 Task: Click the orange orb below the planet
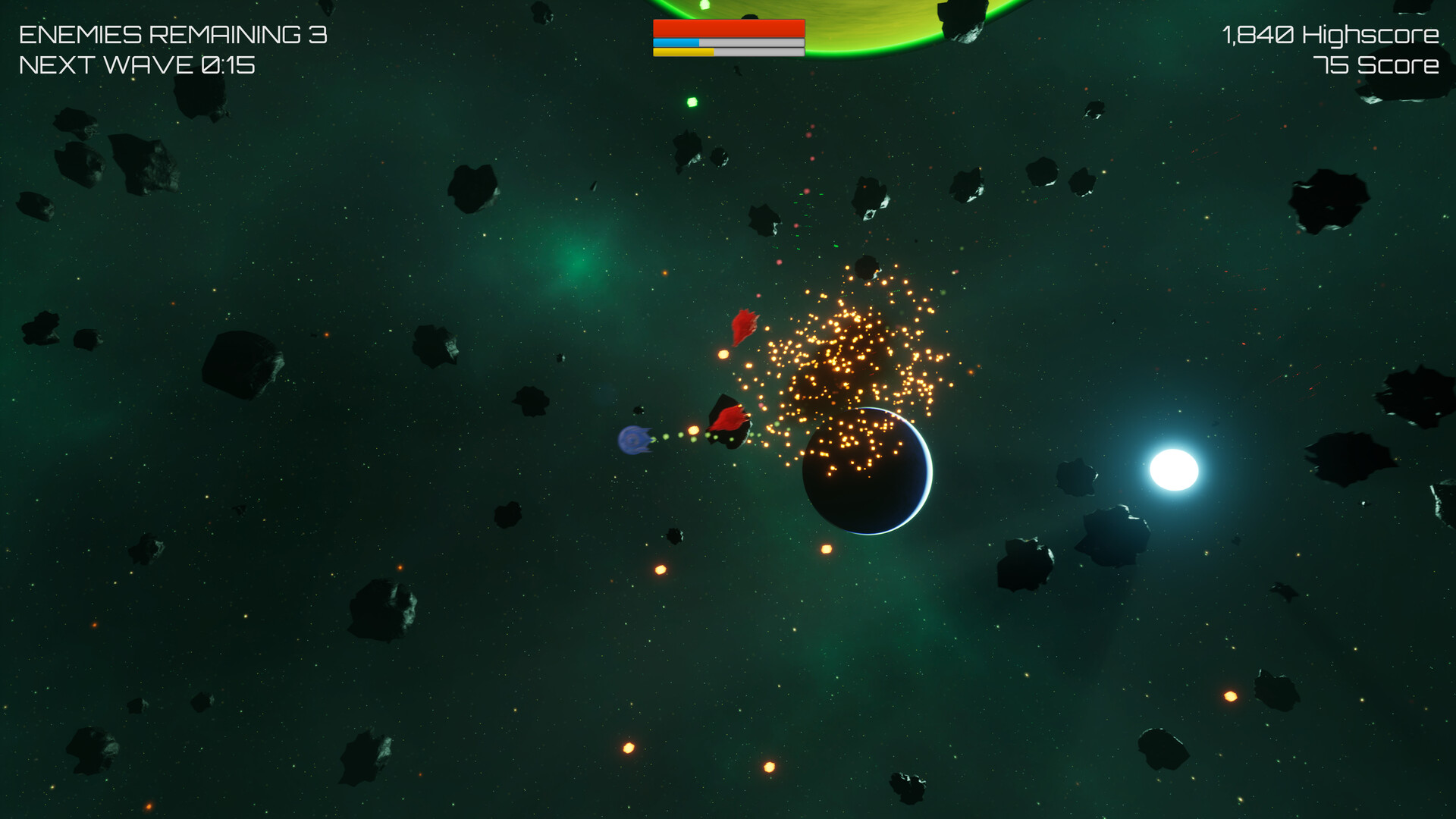tap(827, 550)
